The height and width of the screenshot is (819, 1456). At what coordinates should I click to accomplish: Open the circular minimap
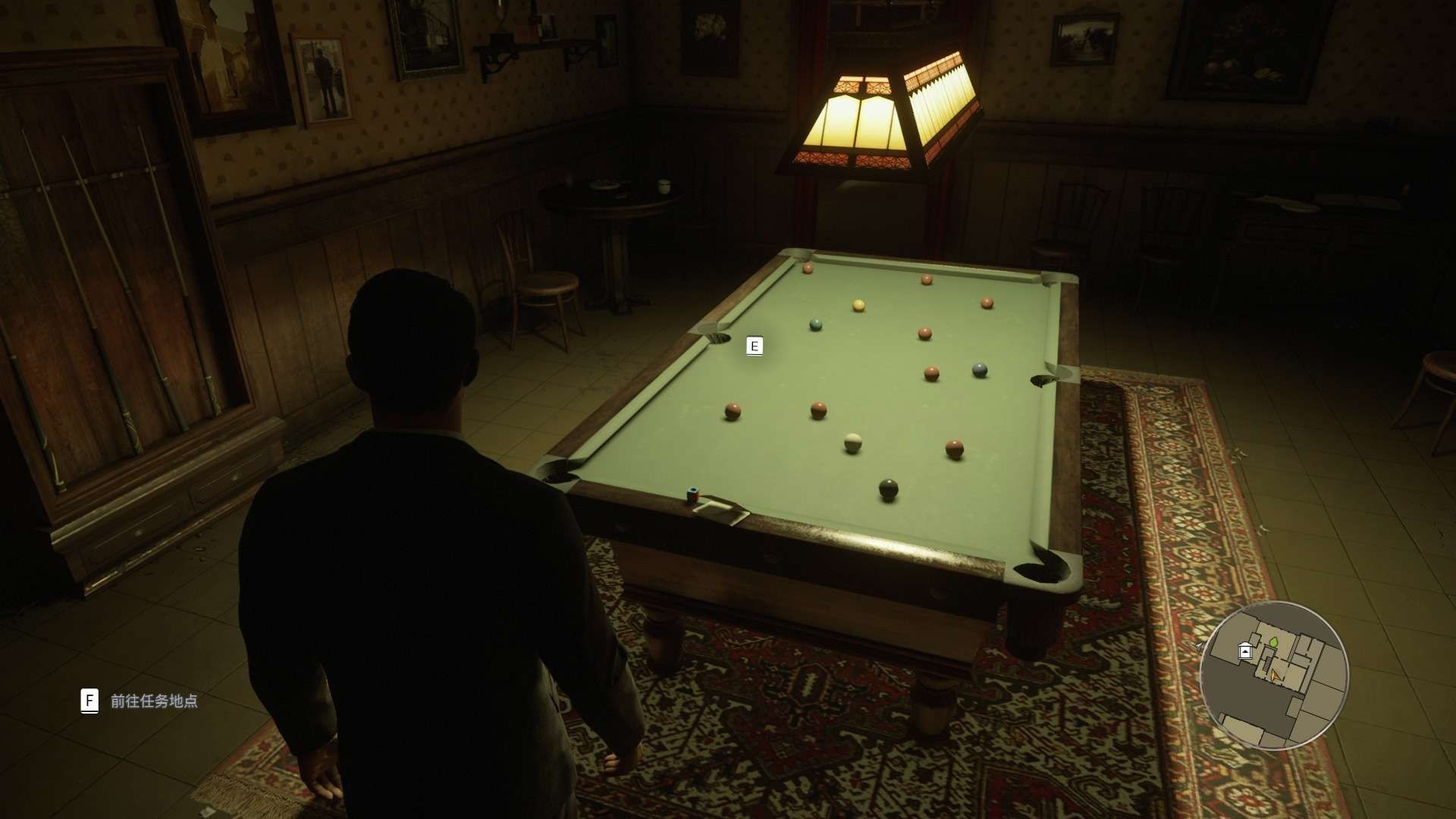point(1274,675)
